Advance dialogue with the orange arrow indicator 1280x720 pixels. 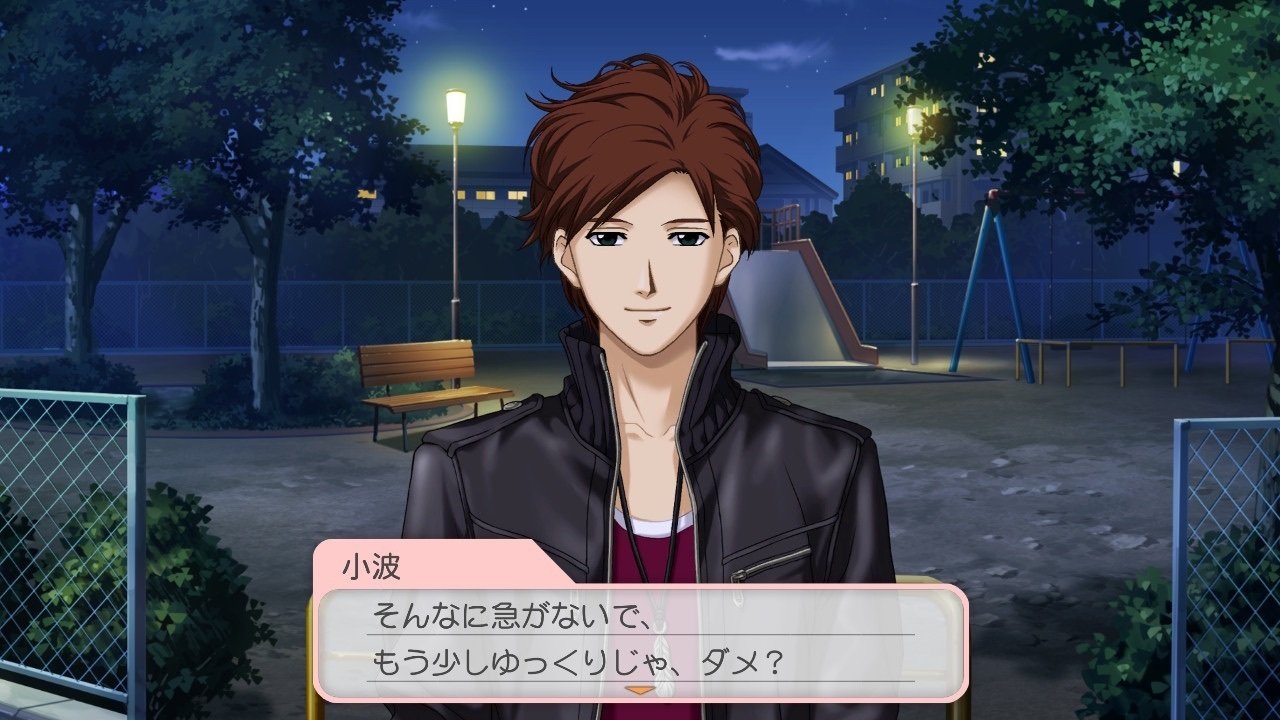pos(638,689)
